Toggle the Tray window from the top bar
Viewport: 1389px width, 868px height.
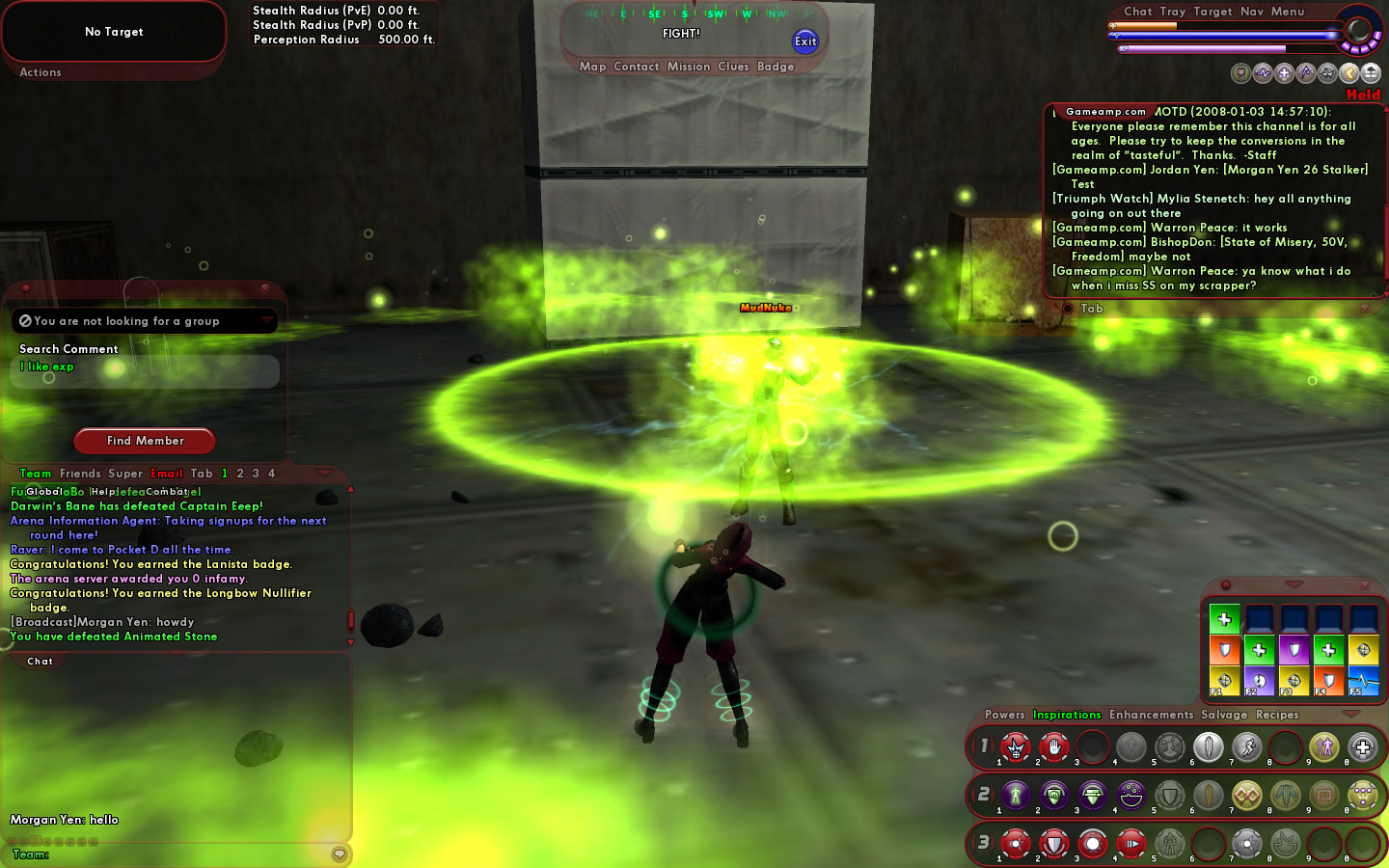1172,12
